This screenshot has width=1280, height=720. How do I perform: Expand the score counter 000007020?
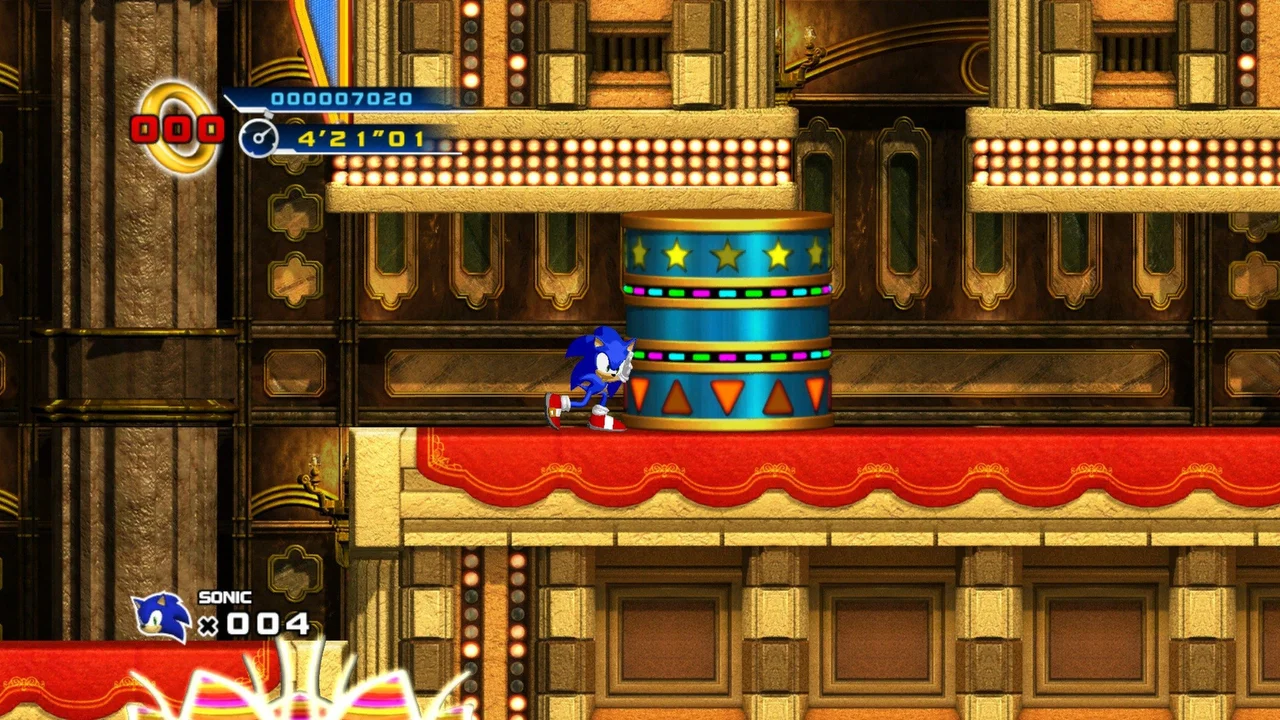tap(345, 97)
